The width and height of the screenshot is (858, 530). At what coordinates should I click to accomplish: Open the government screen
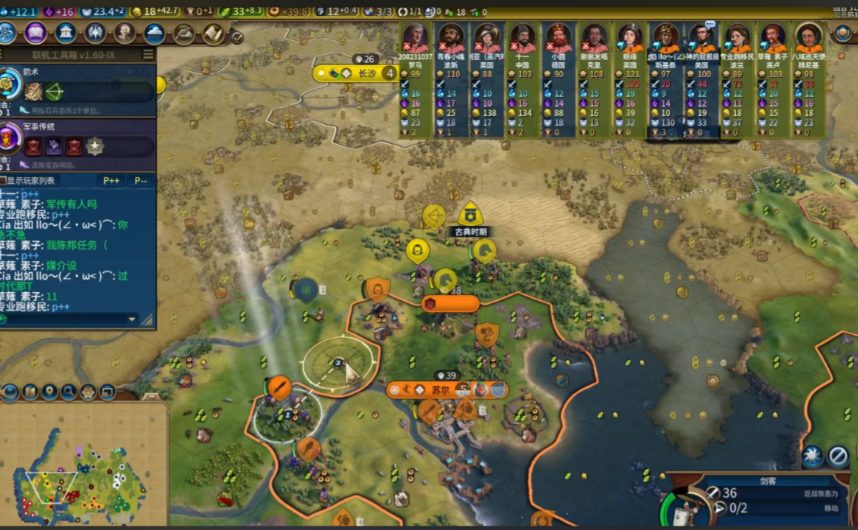(66, 33)
